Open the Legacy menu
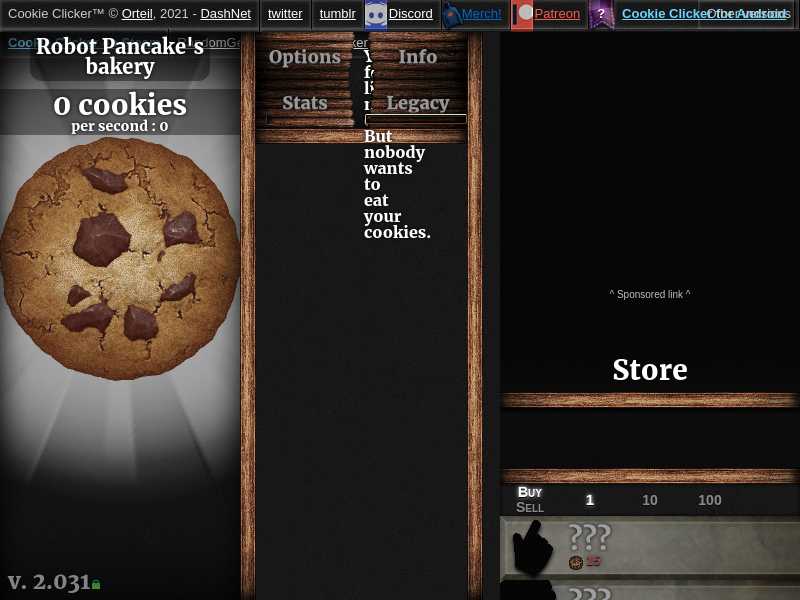This screenshot has height=600, width=800. pos(418,103)
